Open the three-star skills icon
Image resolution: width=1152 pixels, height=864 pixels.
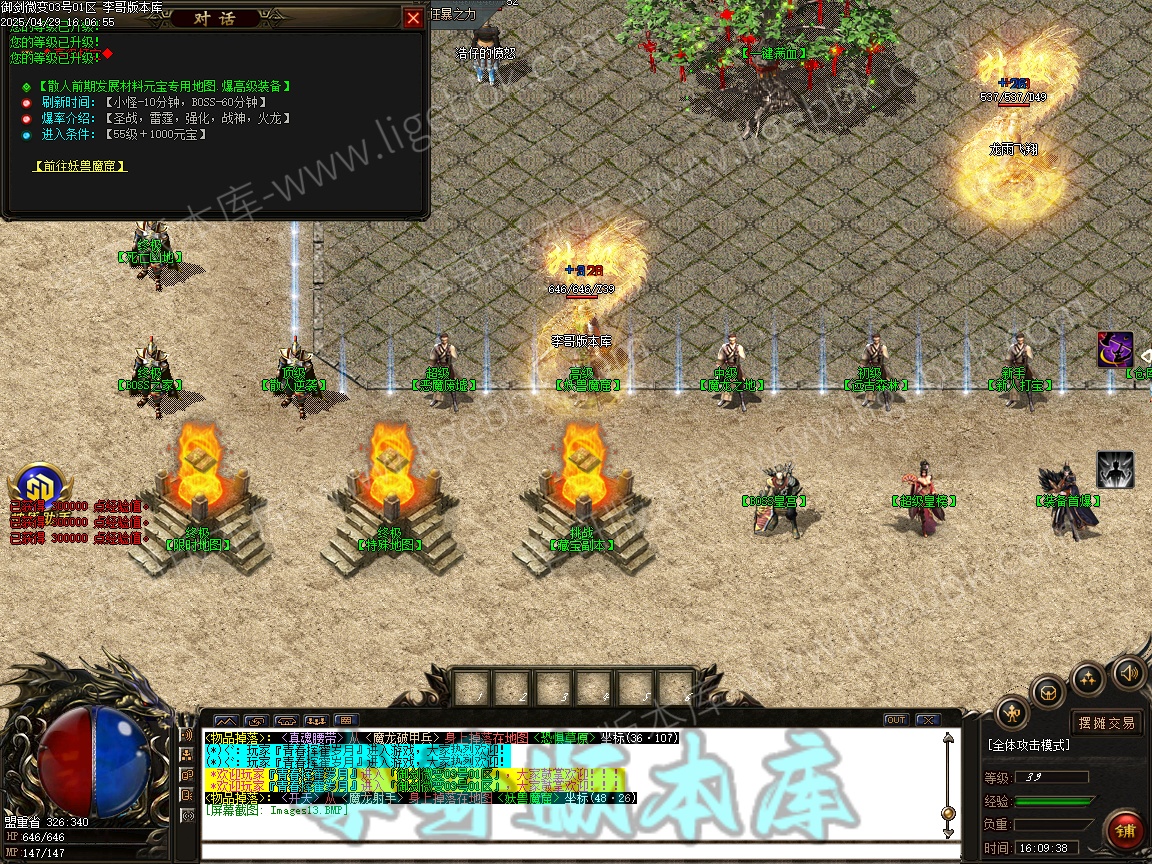(x=1088, y=680)
